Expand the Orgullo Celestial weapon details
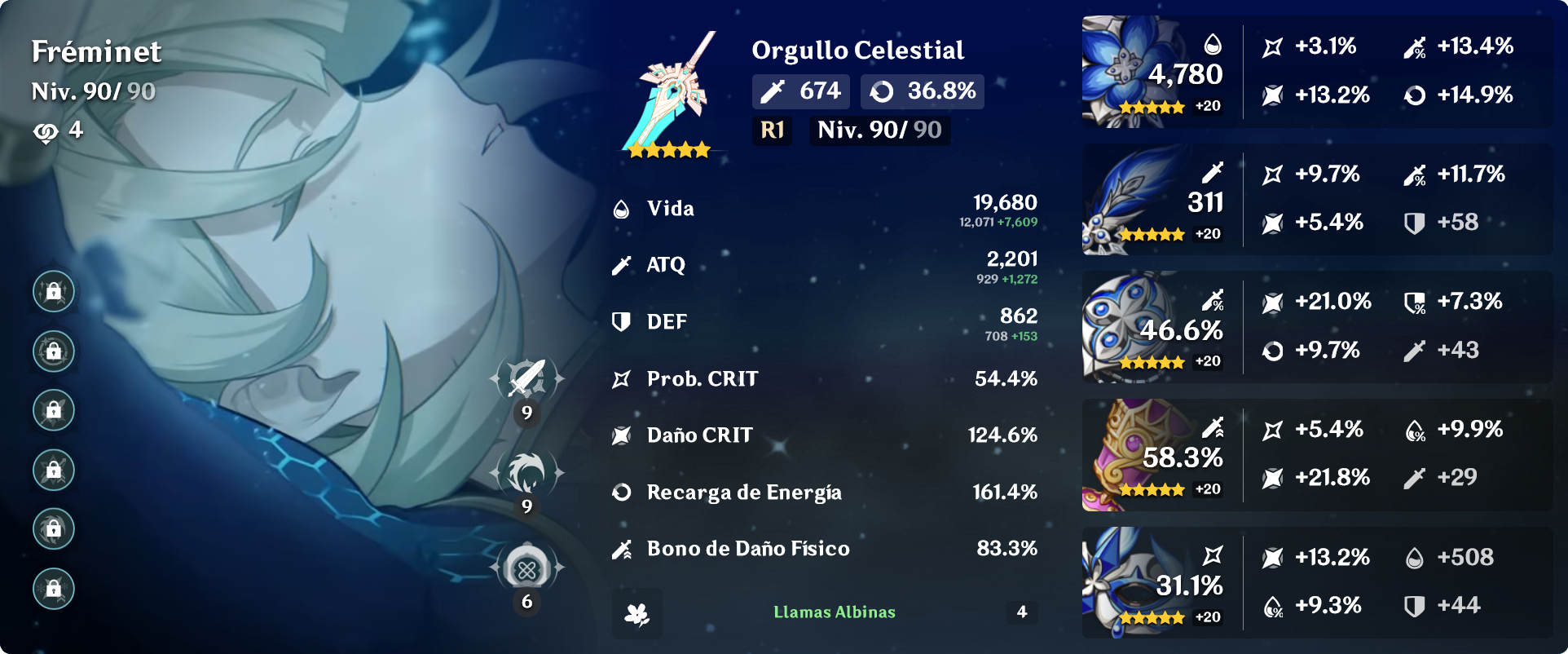 click(x=857, y=50)
